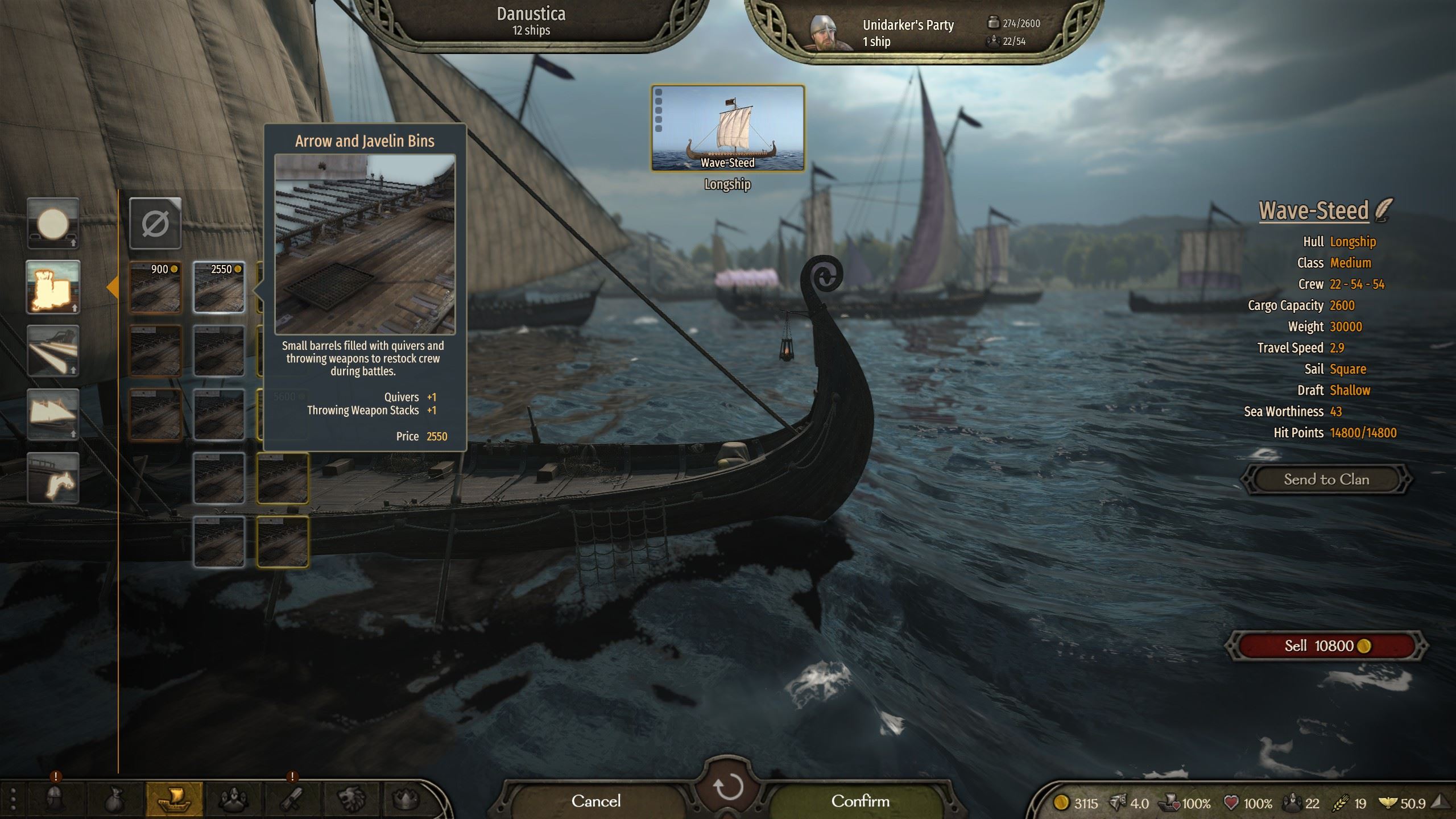Open the quests scroll icon
Viewport: 1456px width, 819px height.
(292, 800)
